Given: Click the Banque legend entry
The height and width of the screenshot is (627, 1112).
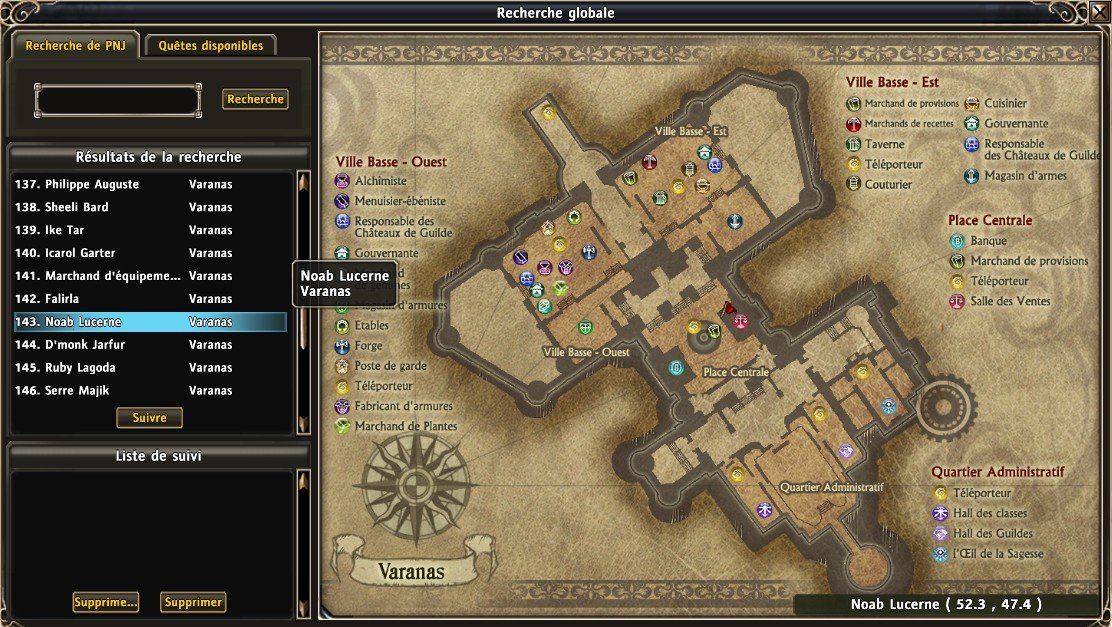Looking at the screenshot, I should coord(988,241).
